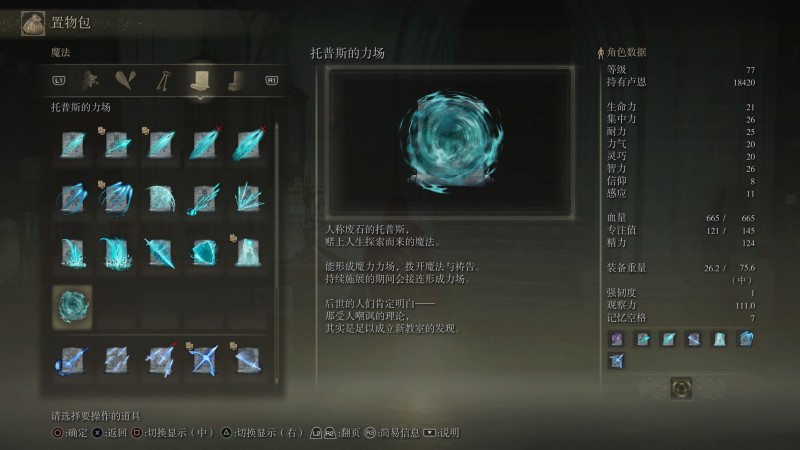This screenshot has height=450, width=800.
Task: Select the purple spell in memory slots
Action: click(x=616, y=339)
